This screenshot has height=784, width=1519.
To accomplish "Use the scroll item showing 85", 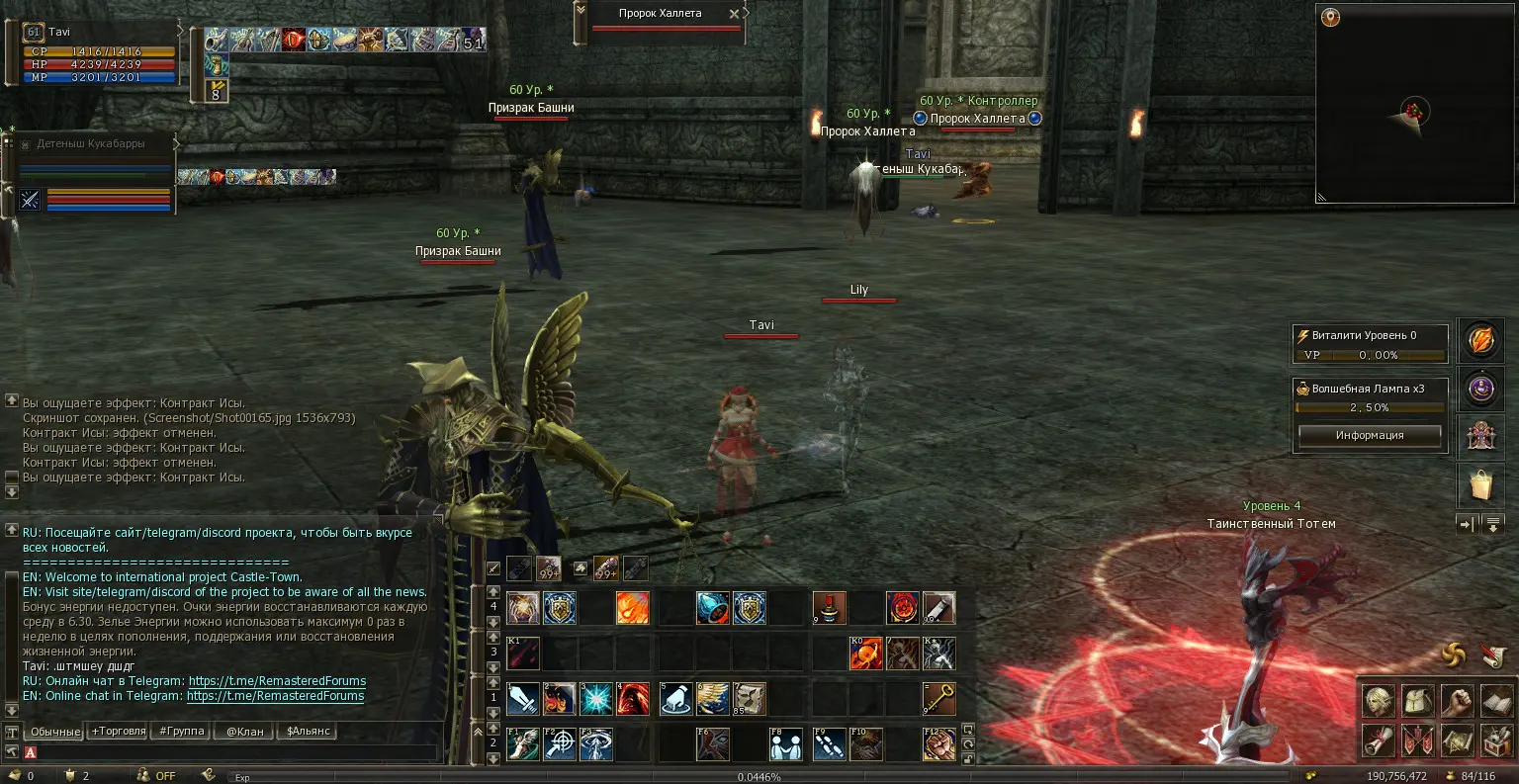I will (749, 699).
